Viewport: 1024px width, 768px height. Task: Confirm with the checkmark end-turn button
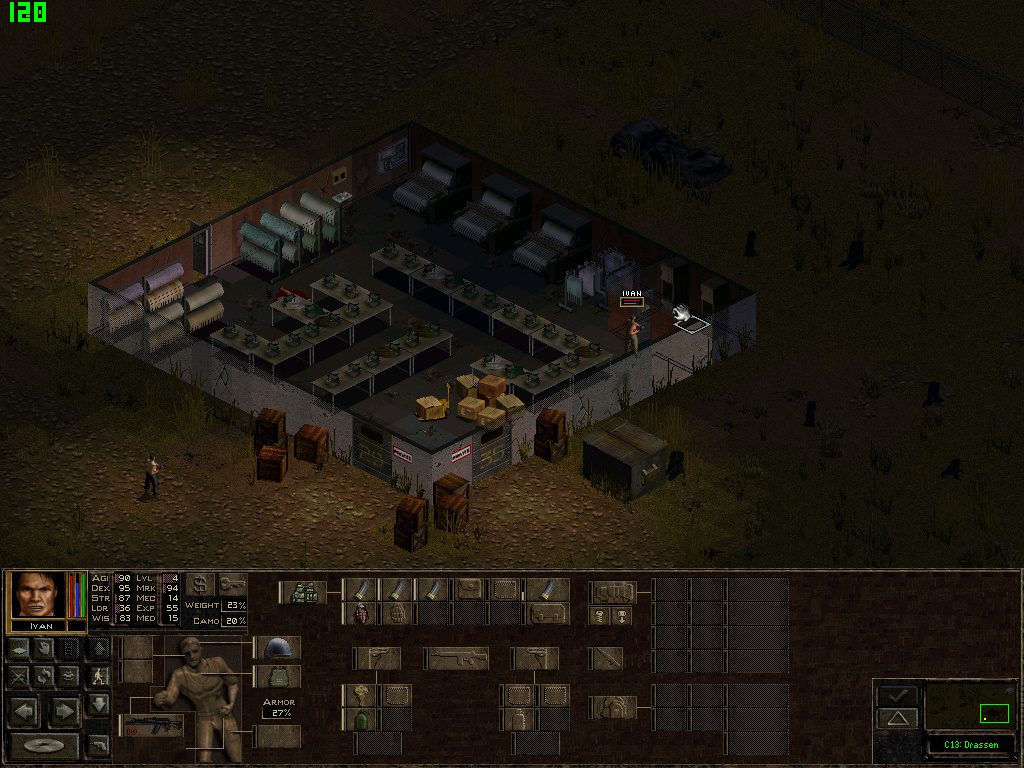(x=897, y=695)
